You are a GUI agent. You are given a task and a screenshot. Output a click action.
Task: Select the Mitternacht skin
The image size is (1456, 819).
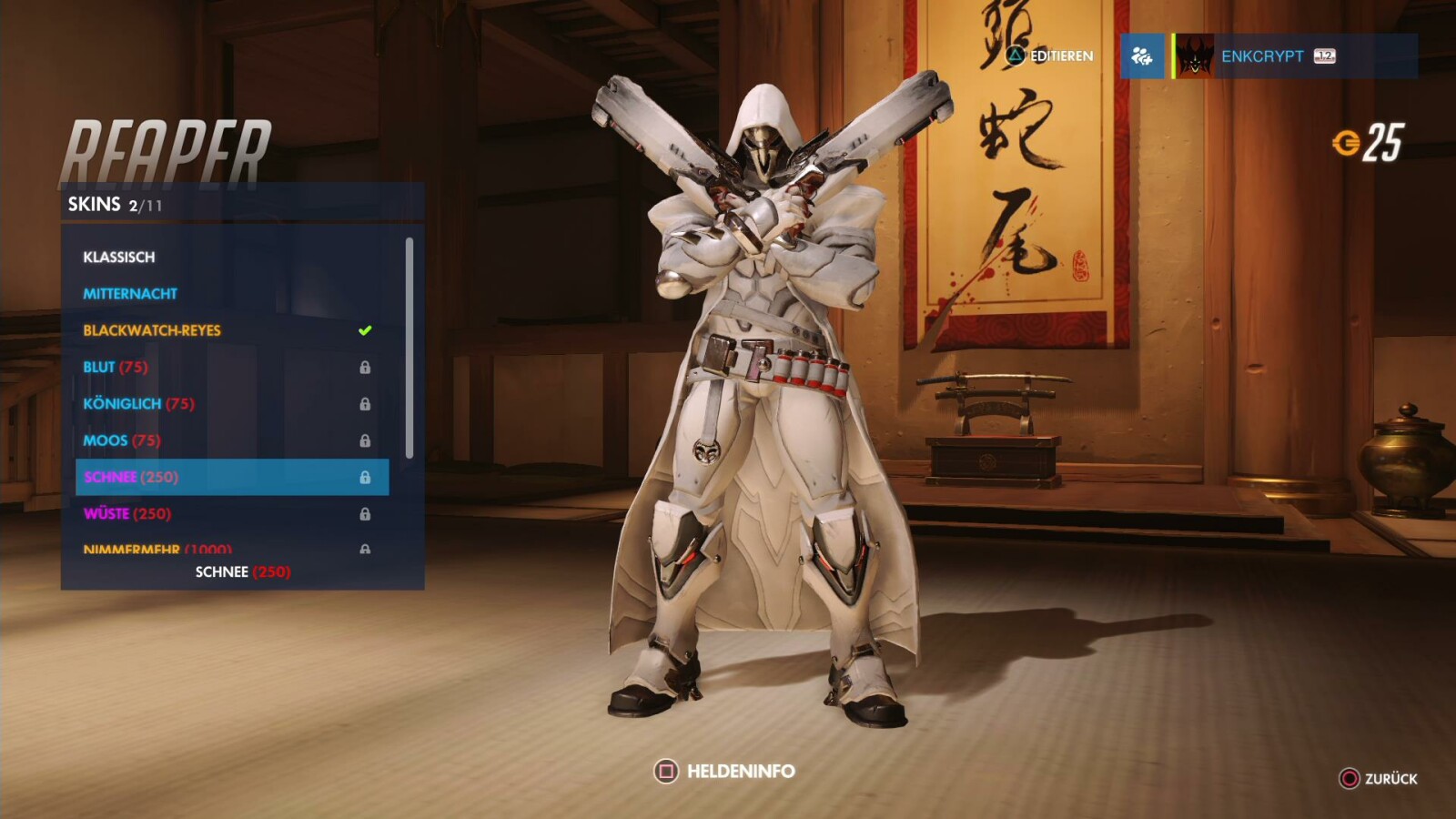click(132, 293)
